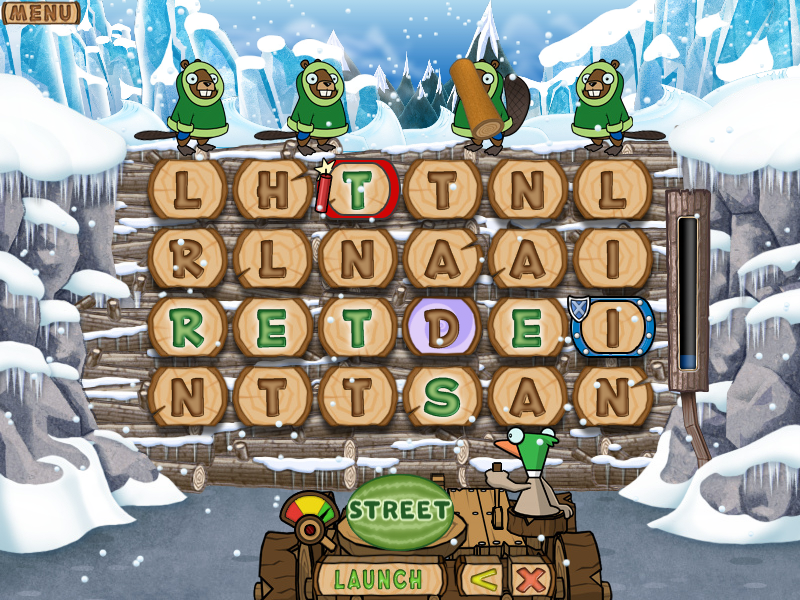The image size is (800, 600).
Task: Pick the brown R tile
Action: click(187, 258)
